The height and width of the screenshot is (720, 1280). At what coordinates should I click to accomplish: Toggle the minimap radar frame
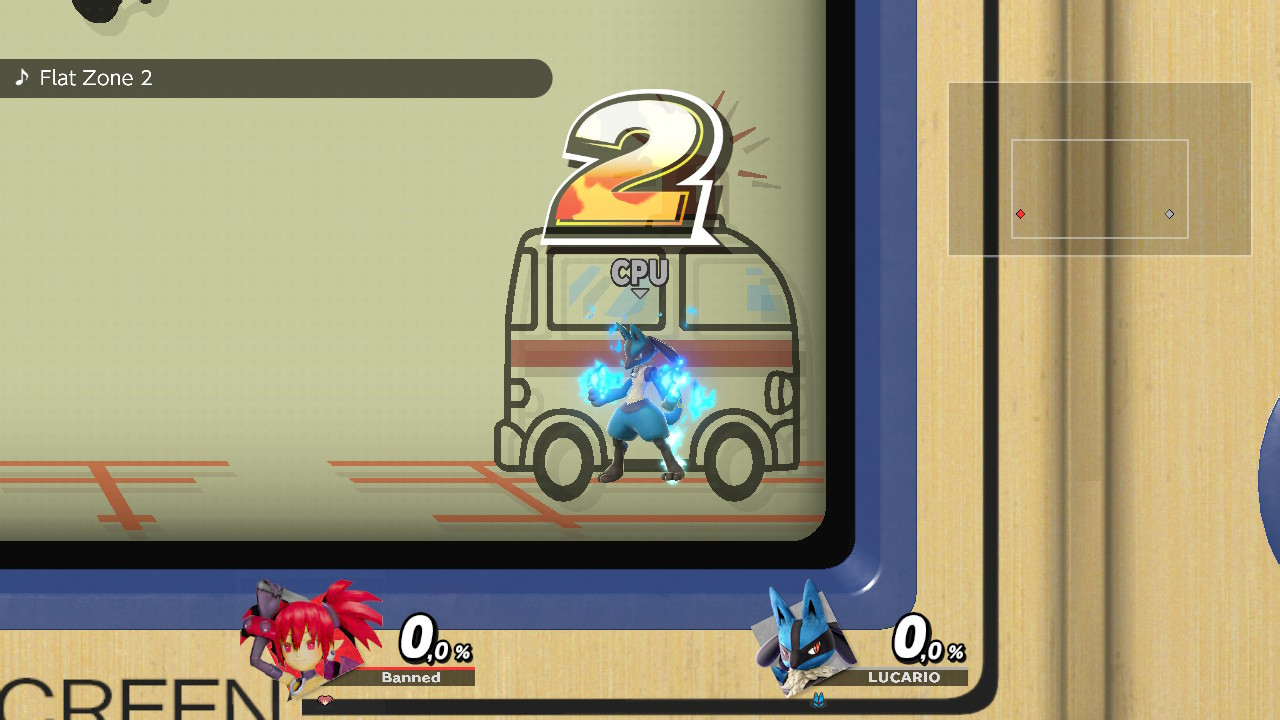click(x=1099, y=167)
